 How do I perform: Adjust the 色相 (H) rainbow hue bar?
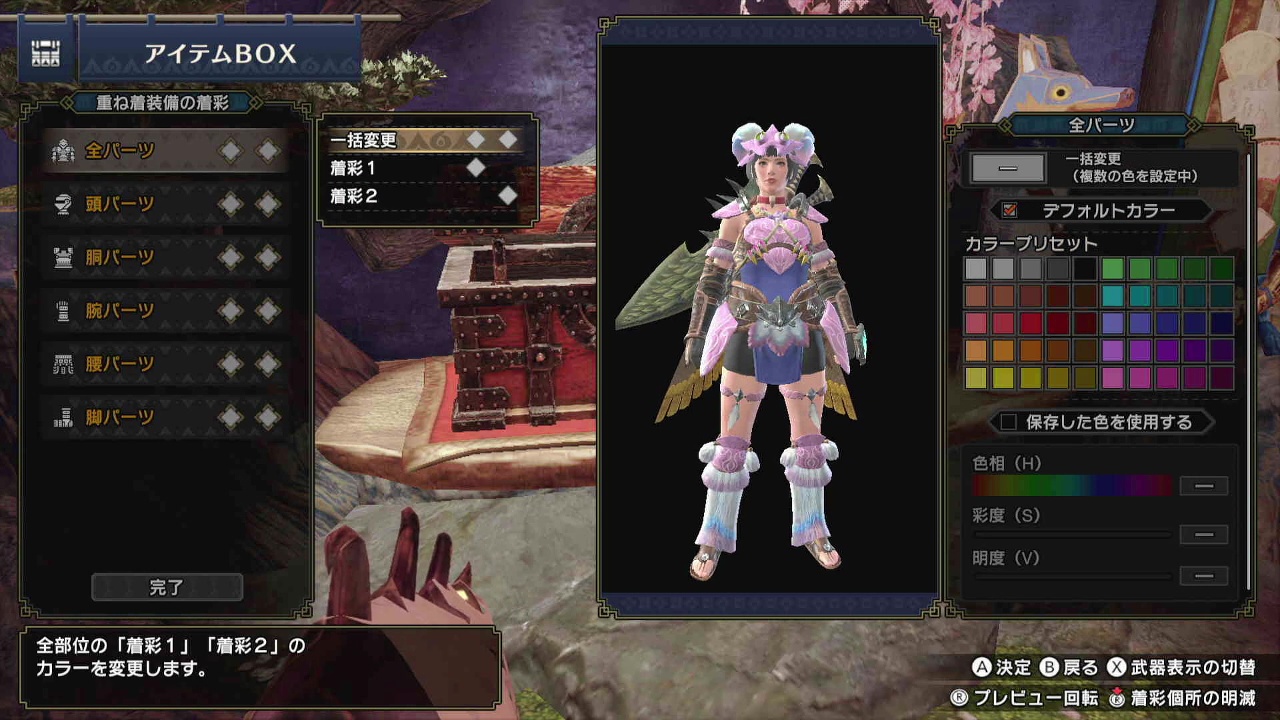click(x=1071, y=486)
